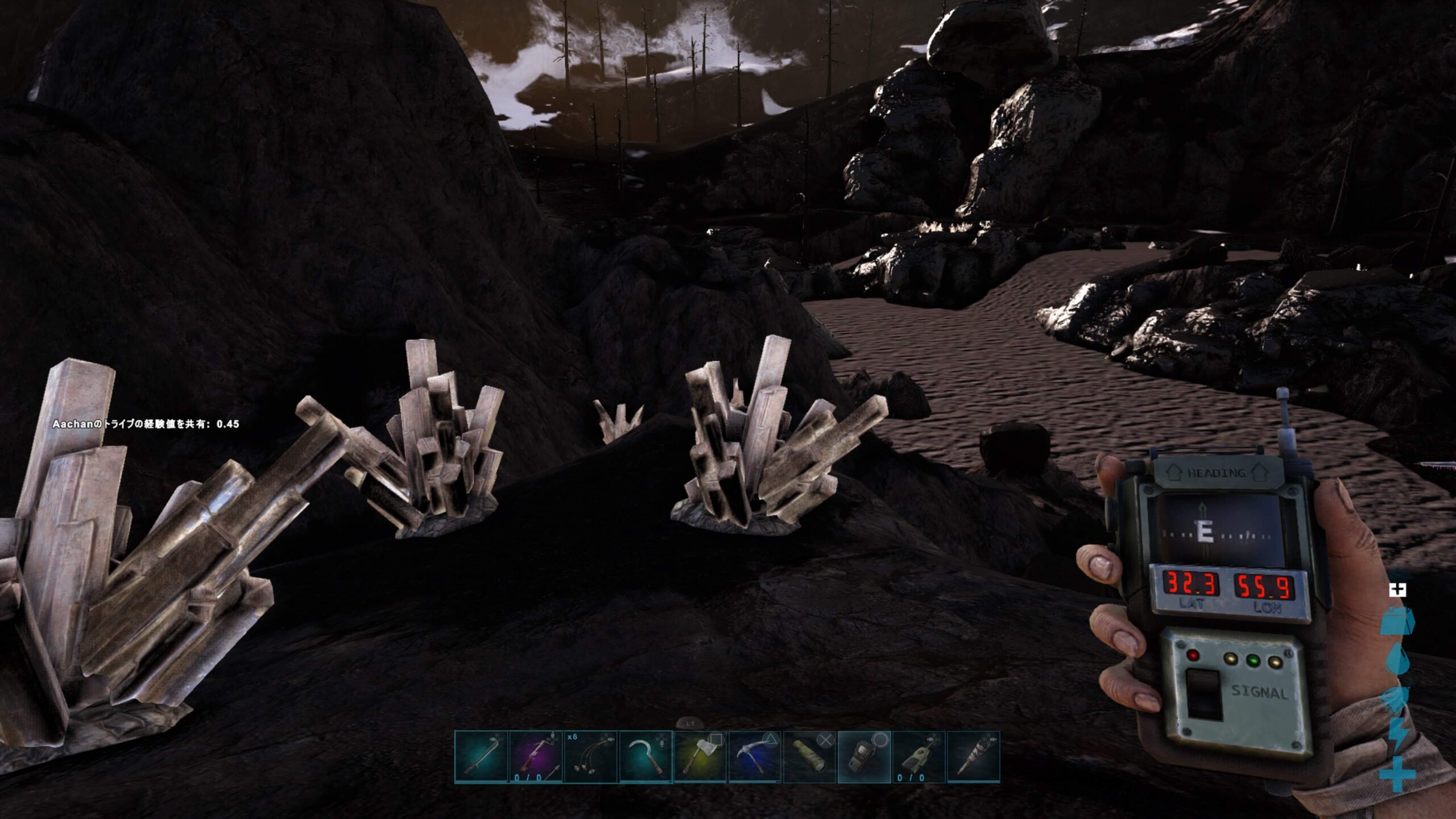This screenshot has width=1456, height=819.
Task: Select the spyglass hotbar slot
Action: coord(809,757)
